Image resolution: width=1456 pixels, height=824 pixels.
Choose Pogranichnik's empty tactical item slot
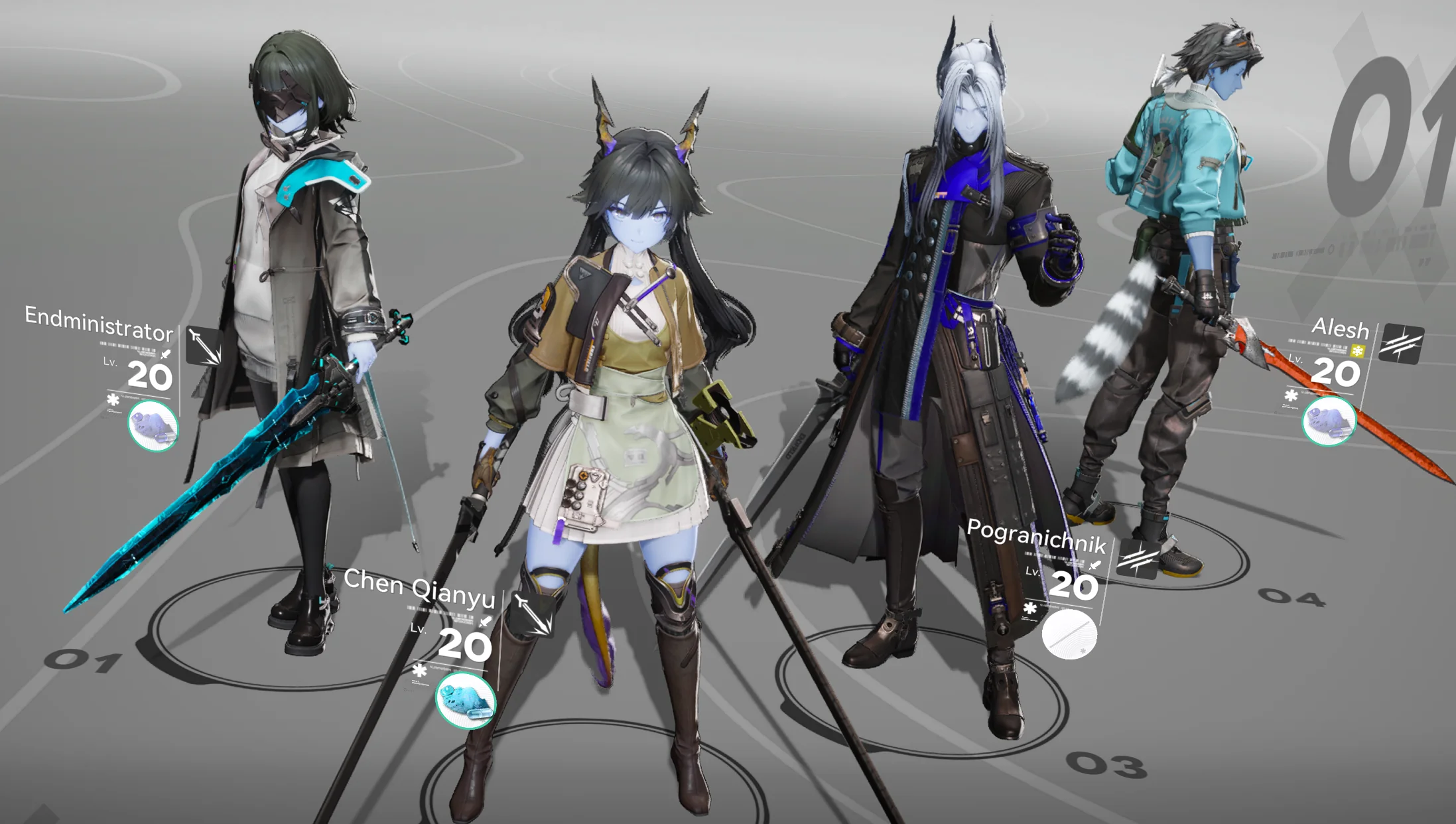tap(1069, 635)
